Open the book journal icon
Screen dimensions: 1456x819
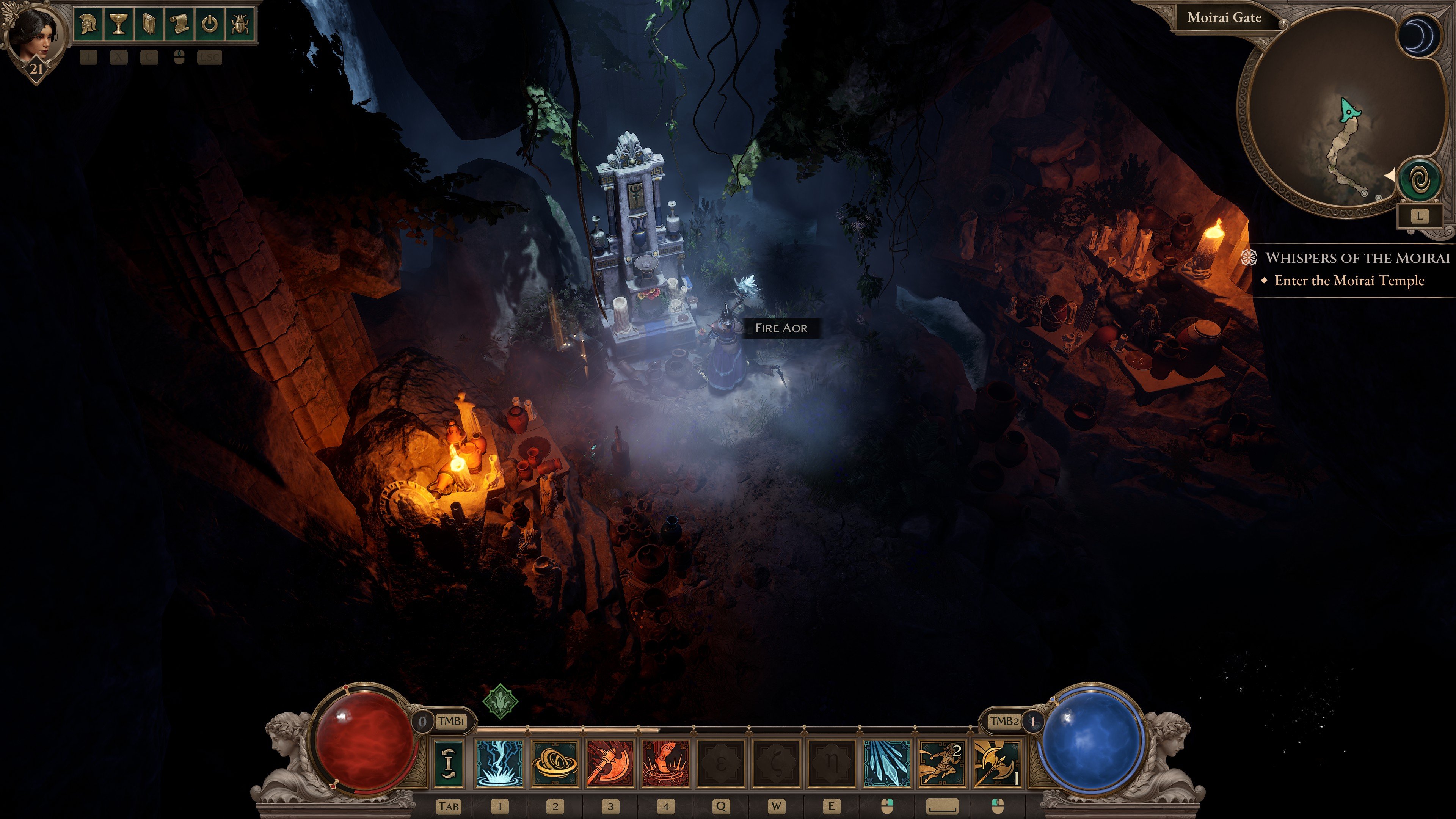click(149, 24)
